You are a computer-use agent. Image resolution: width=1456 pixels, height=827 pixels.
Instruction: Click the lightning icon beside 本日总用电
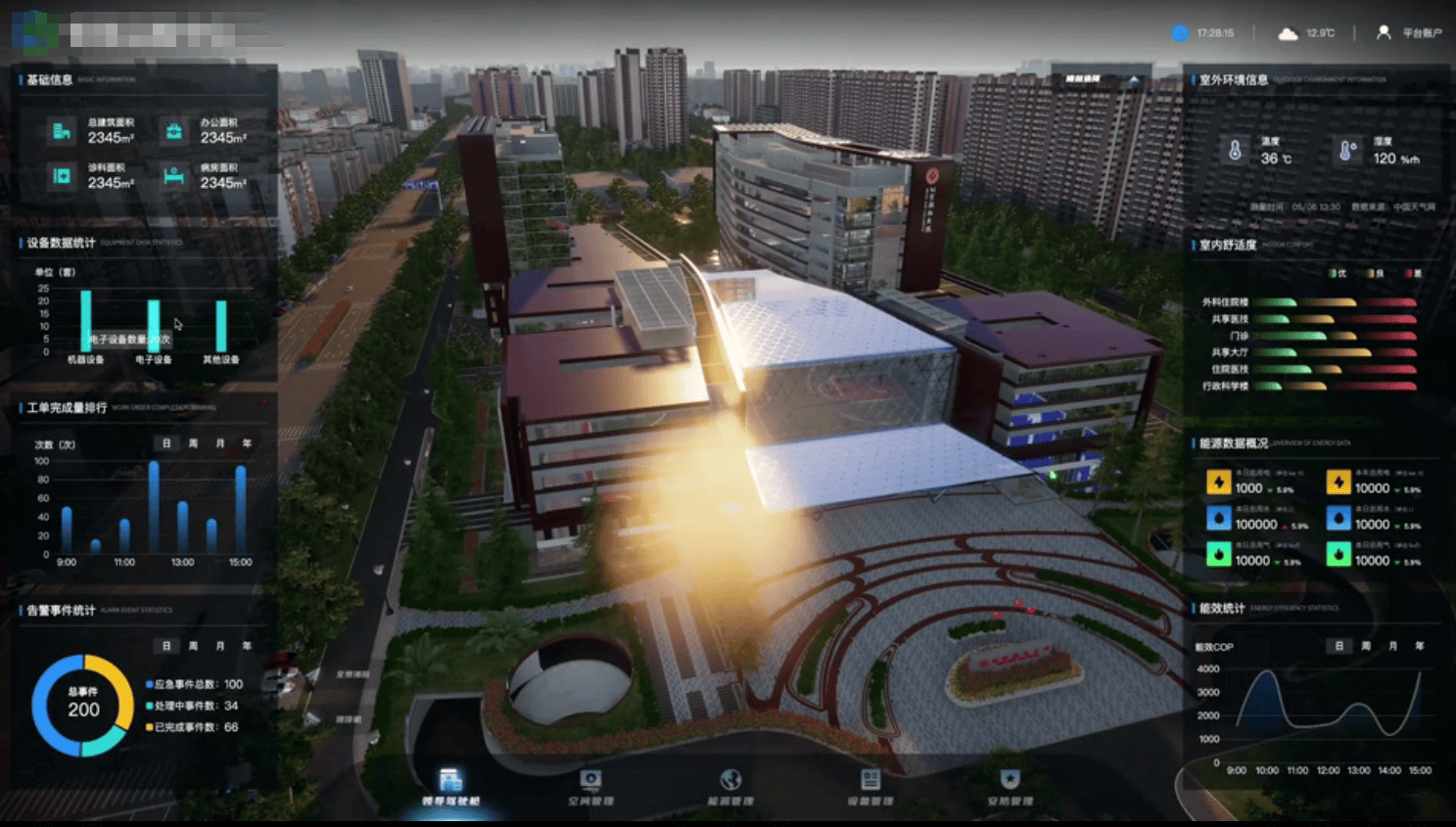tap(1217, 481)
